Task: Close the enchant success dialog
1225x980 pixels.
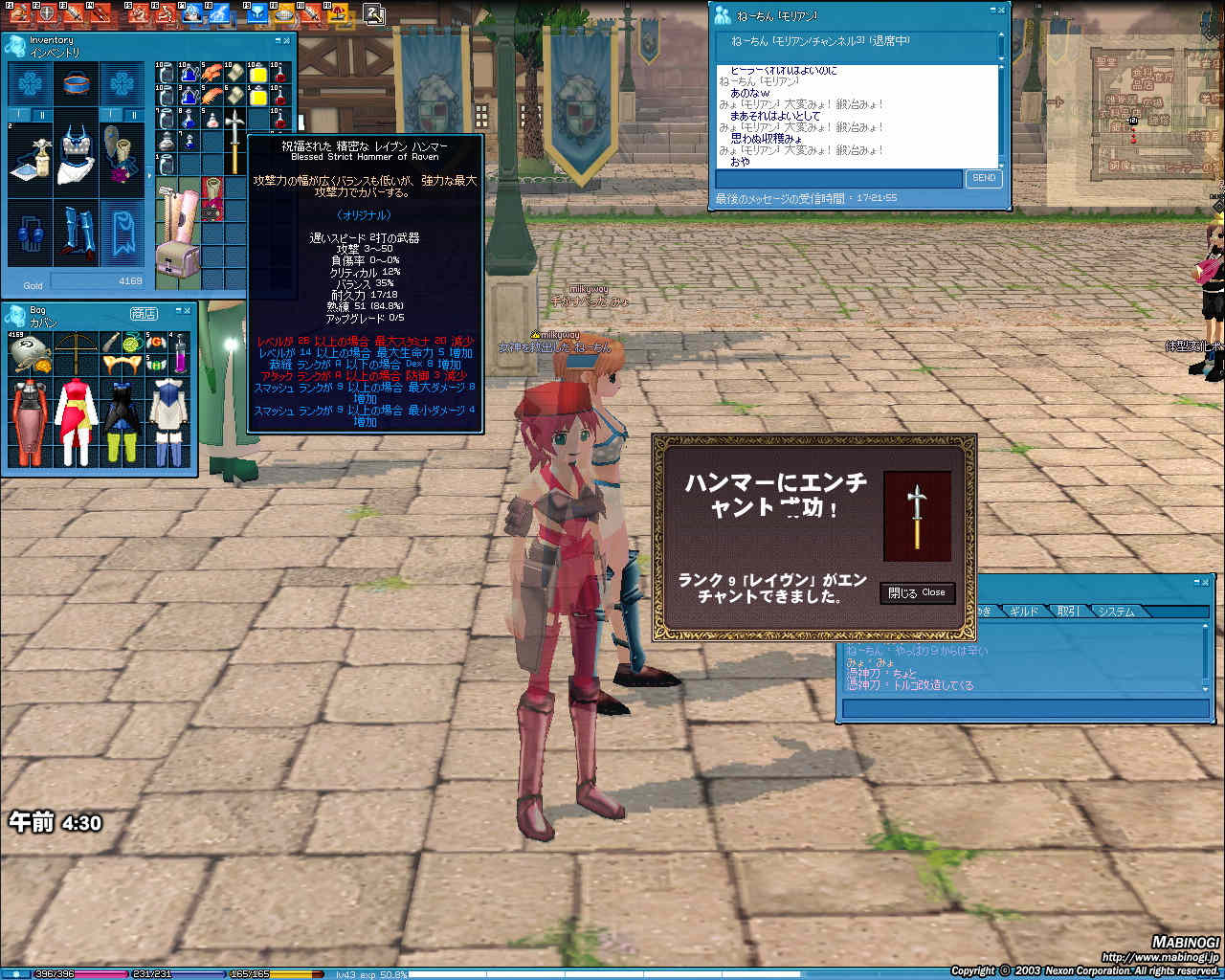Action: [917, 593]
